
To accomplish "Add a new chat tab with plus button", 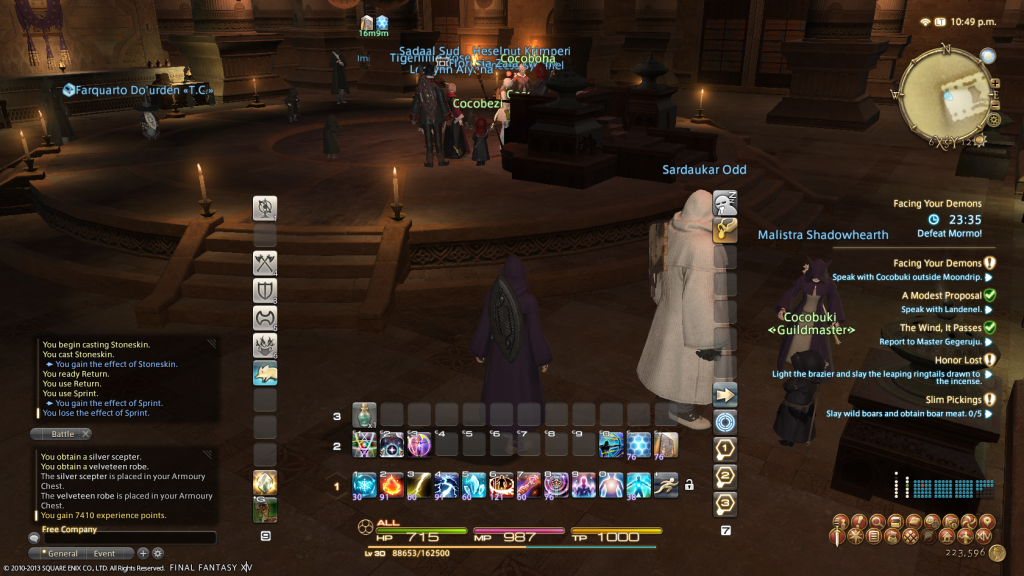I will [x=143, y=553].
